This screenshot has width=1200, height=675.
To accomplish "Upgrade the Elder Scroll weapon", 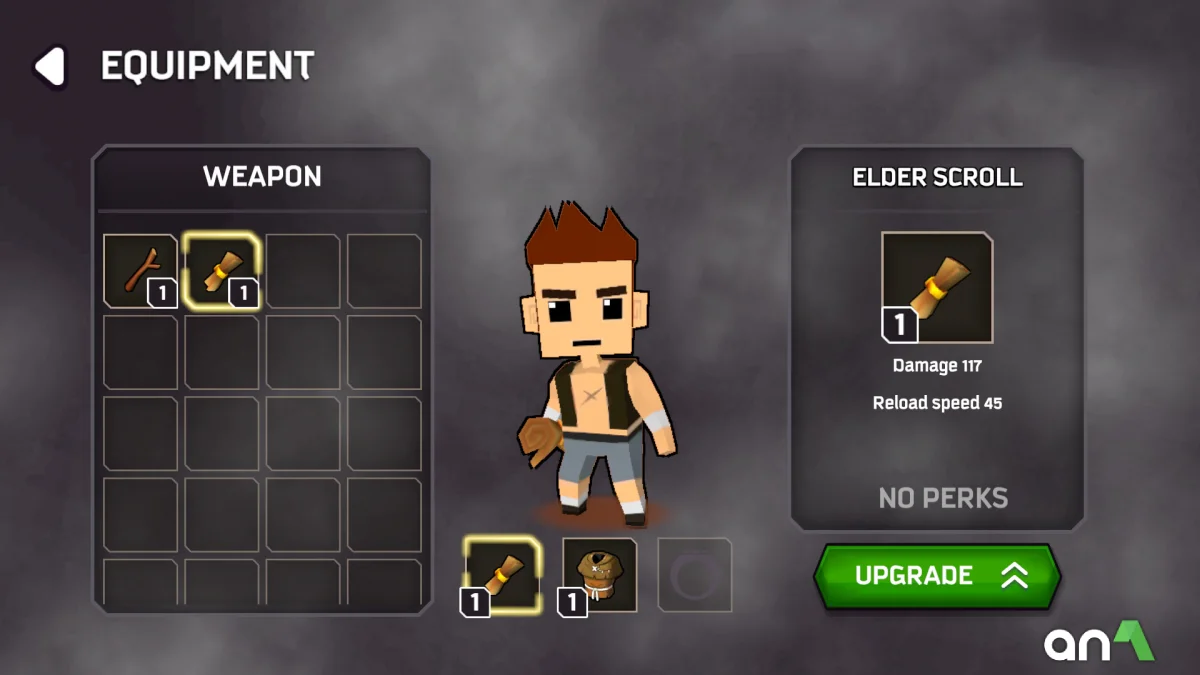I will 936,576.
